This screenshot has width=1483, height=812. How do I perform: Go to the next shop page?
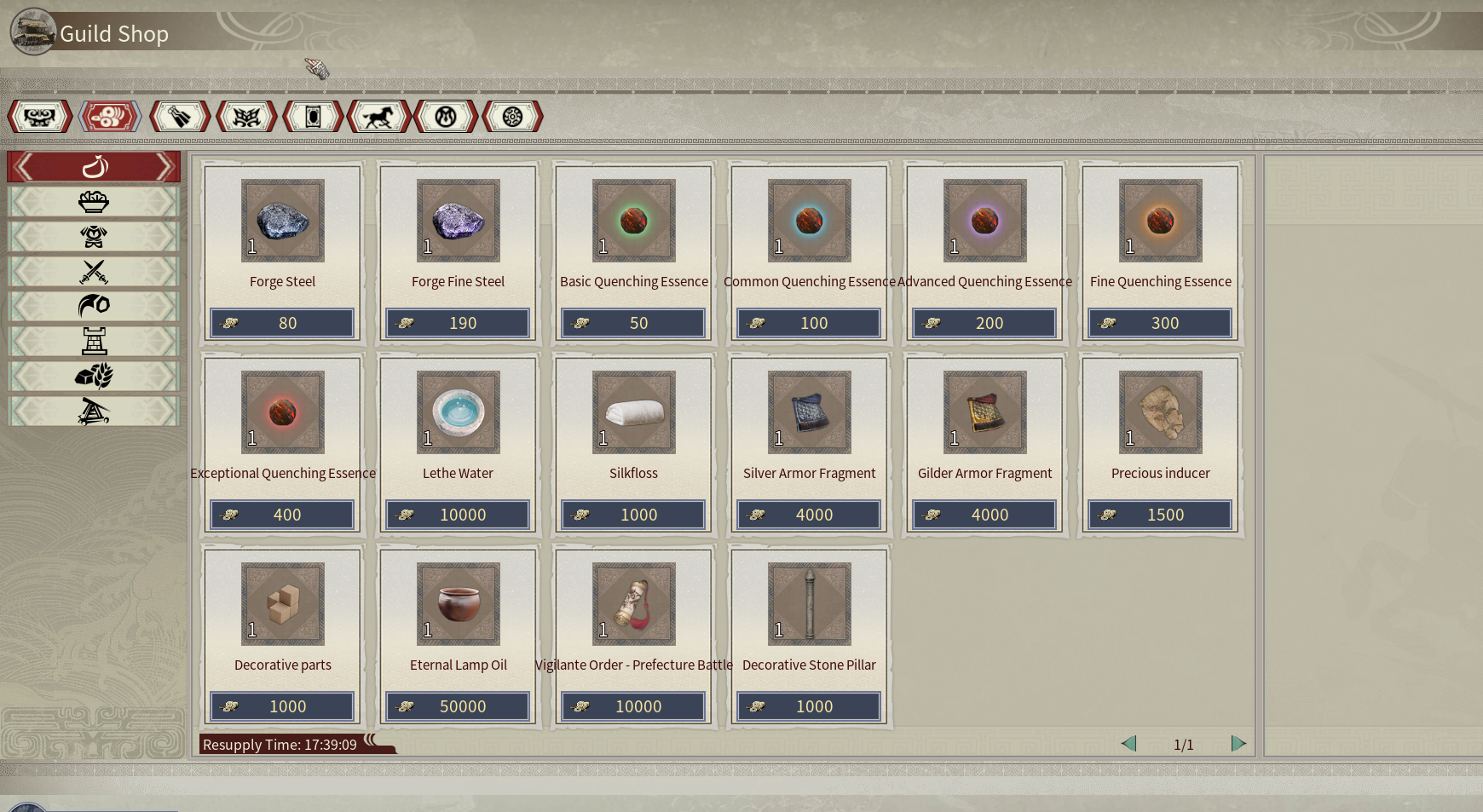coord(1238,744)
